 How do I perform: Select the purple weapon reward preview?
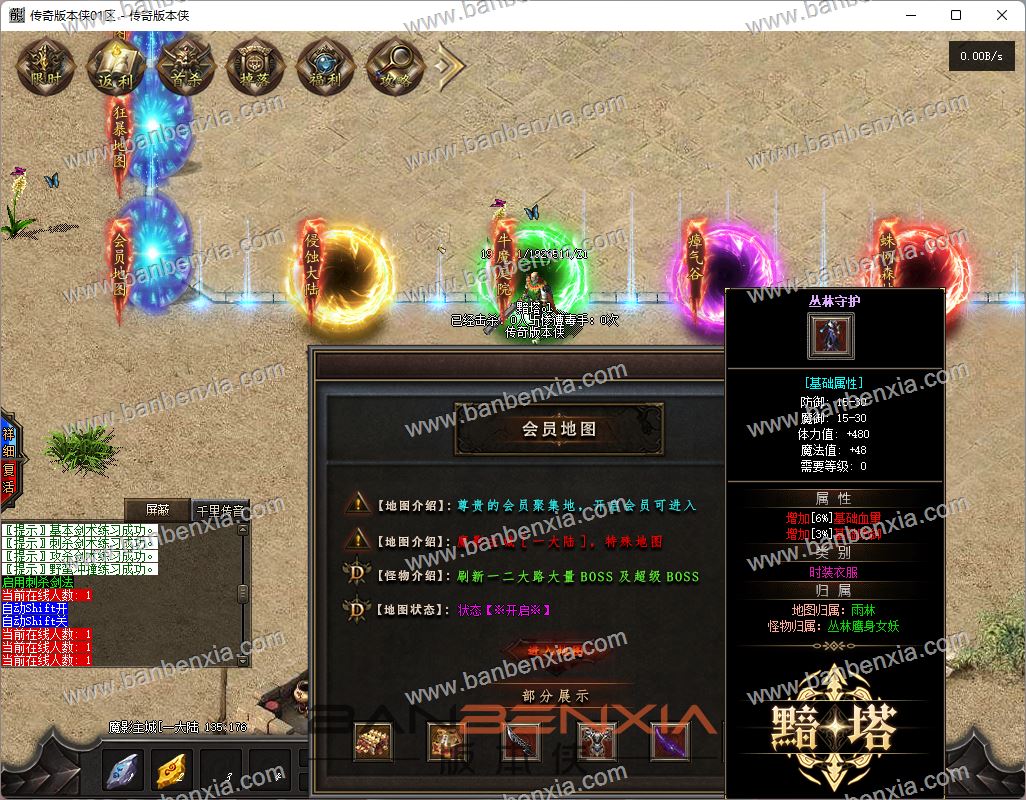coord(669,742)
